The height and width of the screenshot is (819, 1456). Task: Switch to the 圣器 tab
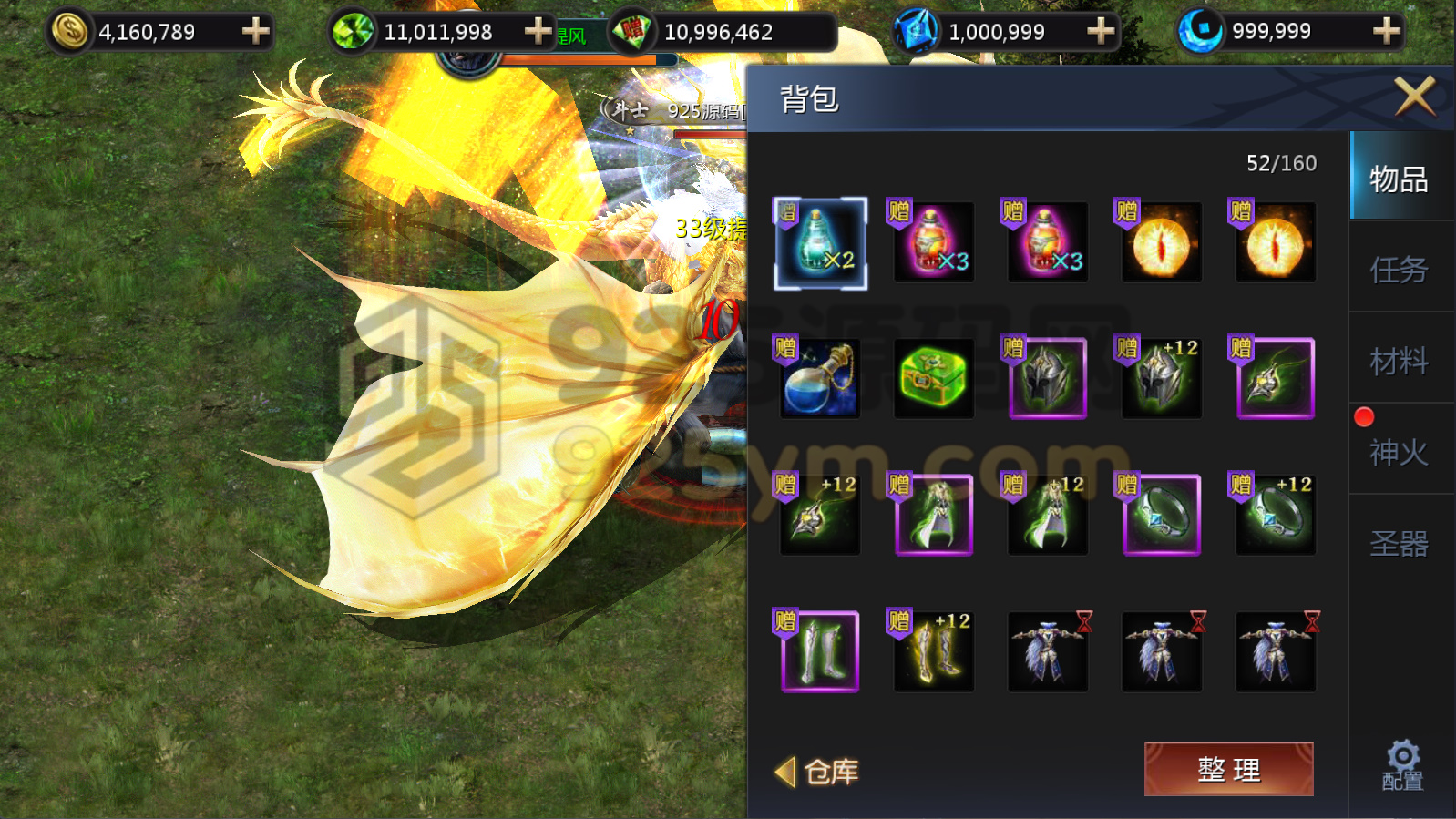click(x=1397, y=542)
